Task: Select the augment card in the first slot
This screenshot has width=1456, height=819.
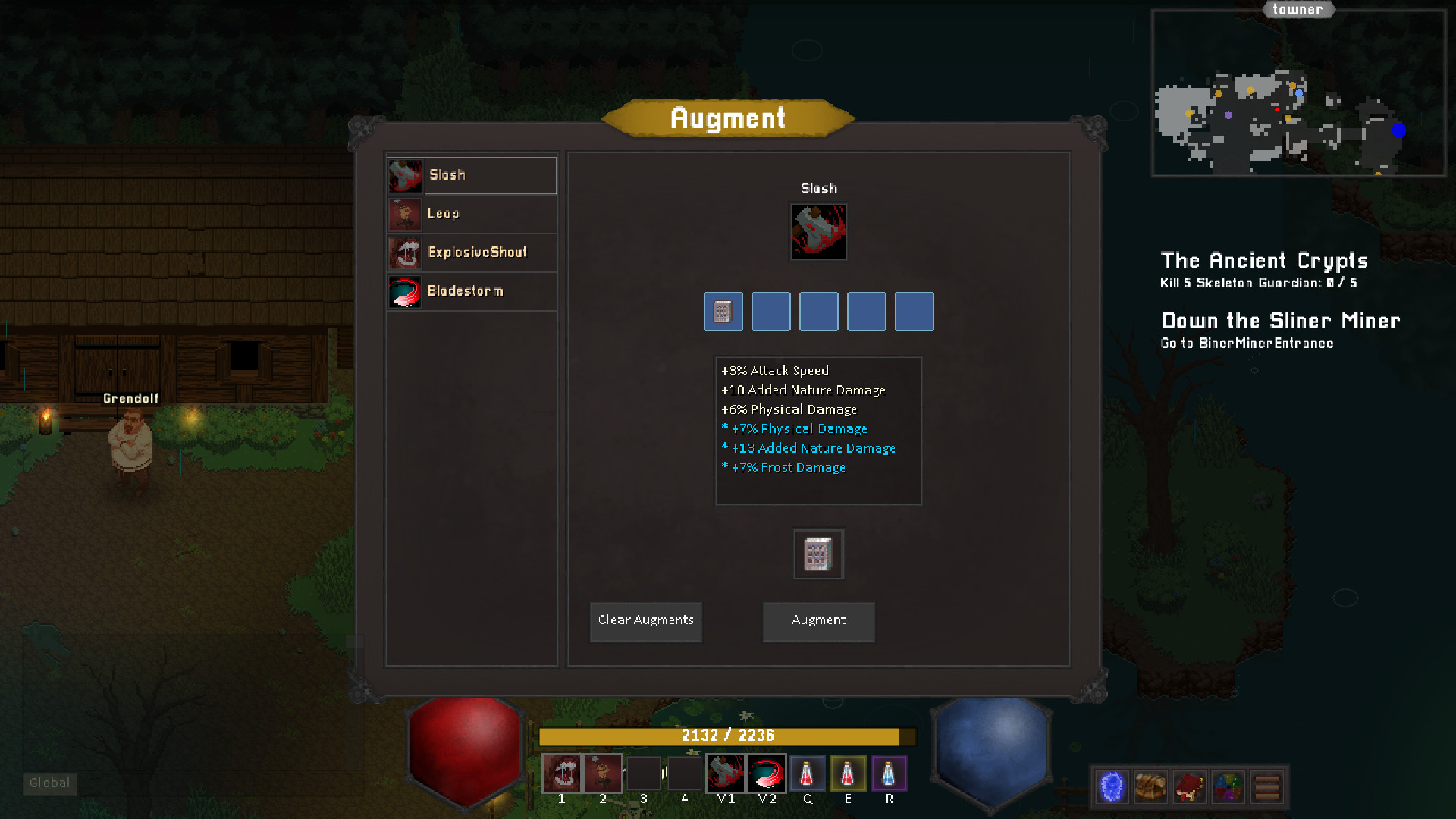Action: [723, 312]
